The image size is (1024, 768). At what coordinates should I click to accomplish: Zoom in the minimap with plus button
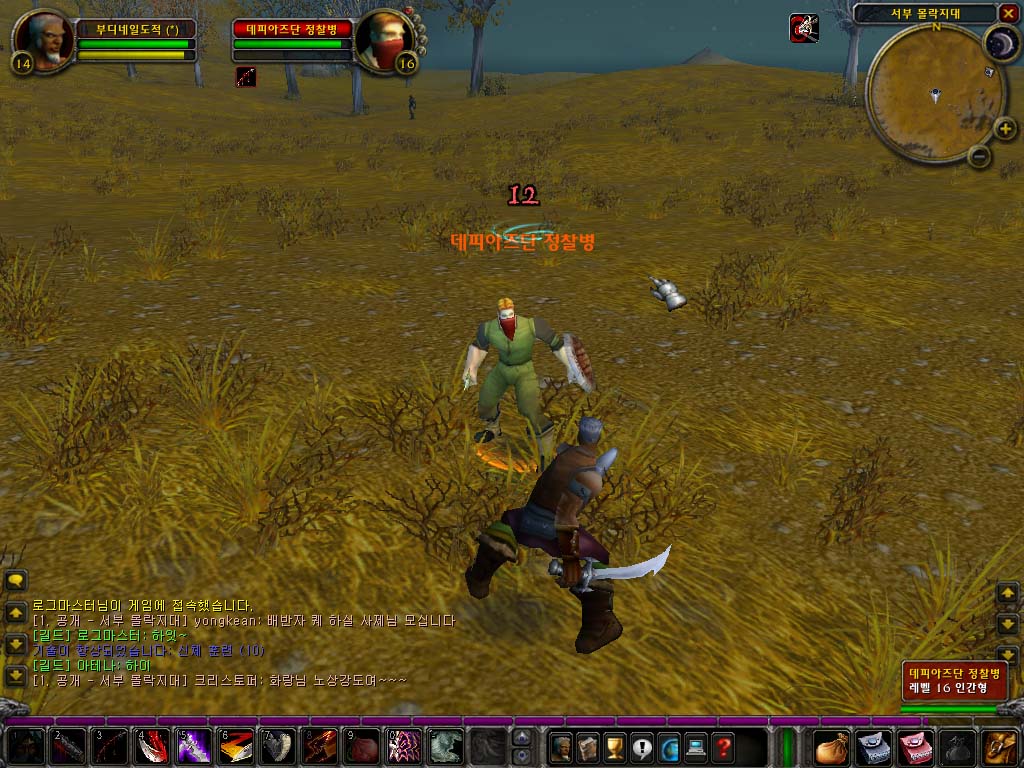click(x=1004, y=128)
